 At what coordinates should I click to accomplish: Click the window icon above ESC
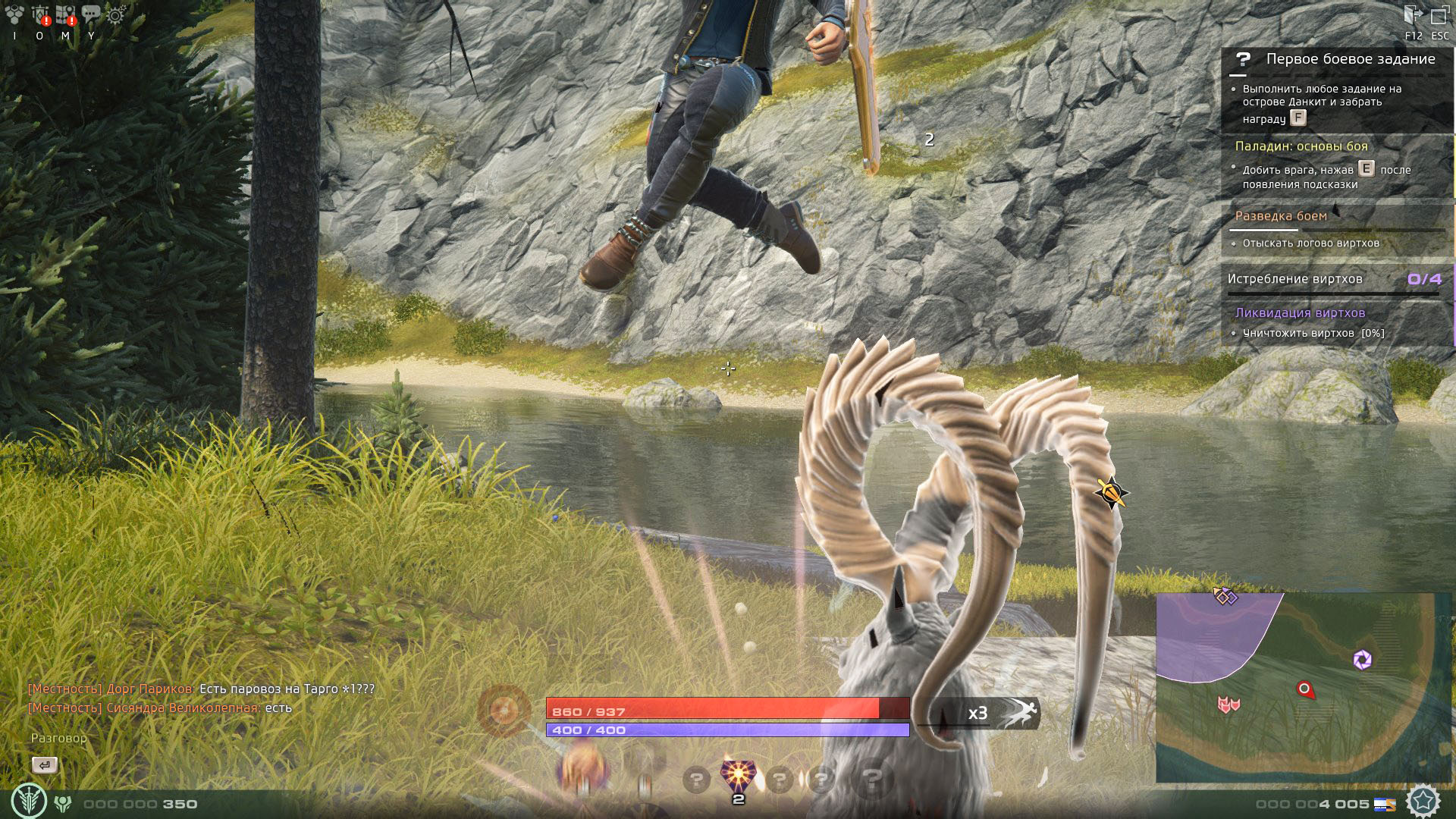tap(1439, 15)
